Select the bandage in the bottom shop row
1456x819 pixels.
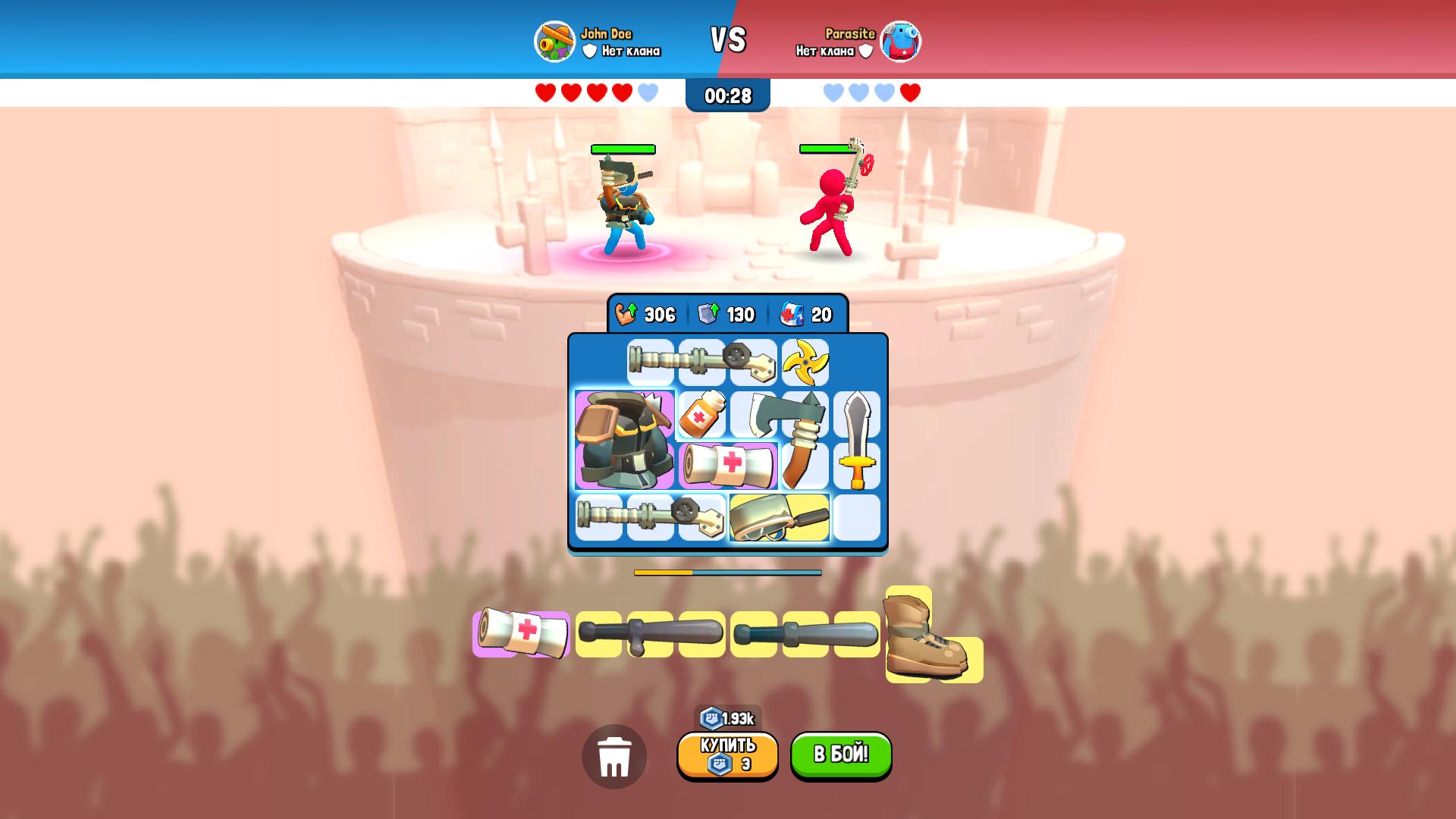tap(521, 632)
